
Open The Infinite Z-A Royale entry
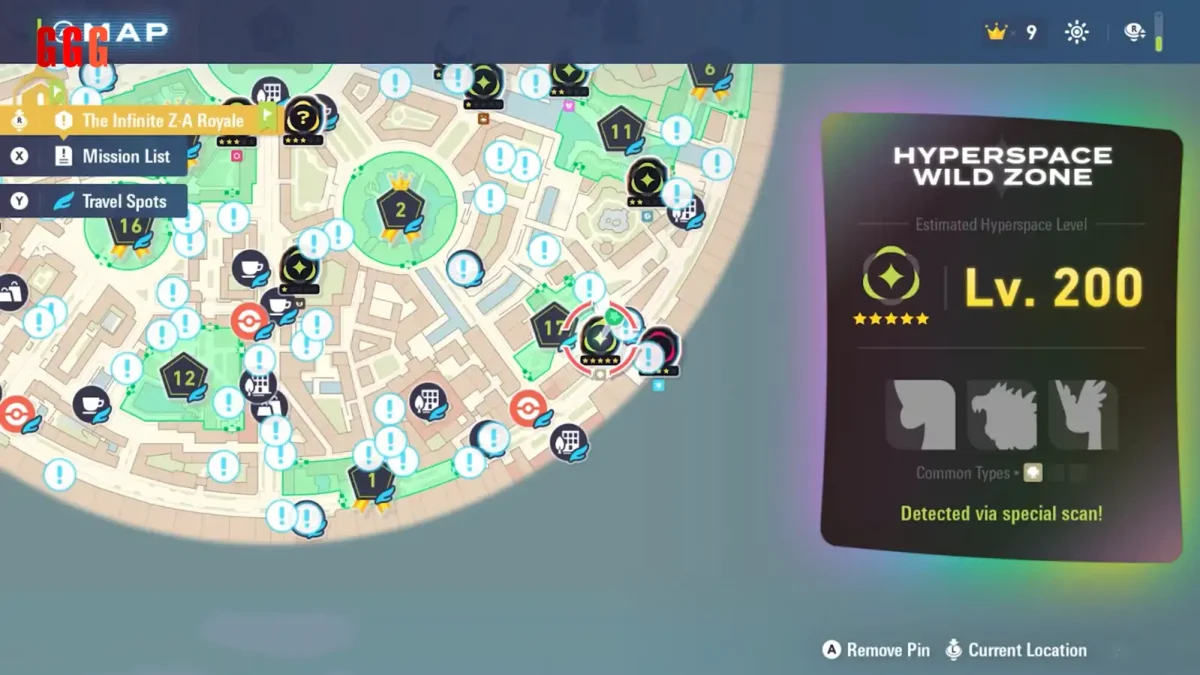(150, 121)
